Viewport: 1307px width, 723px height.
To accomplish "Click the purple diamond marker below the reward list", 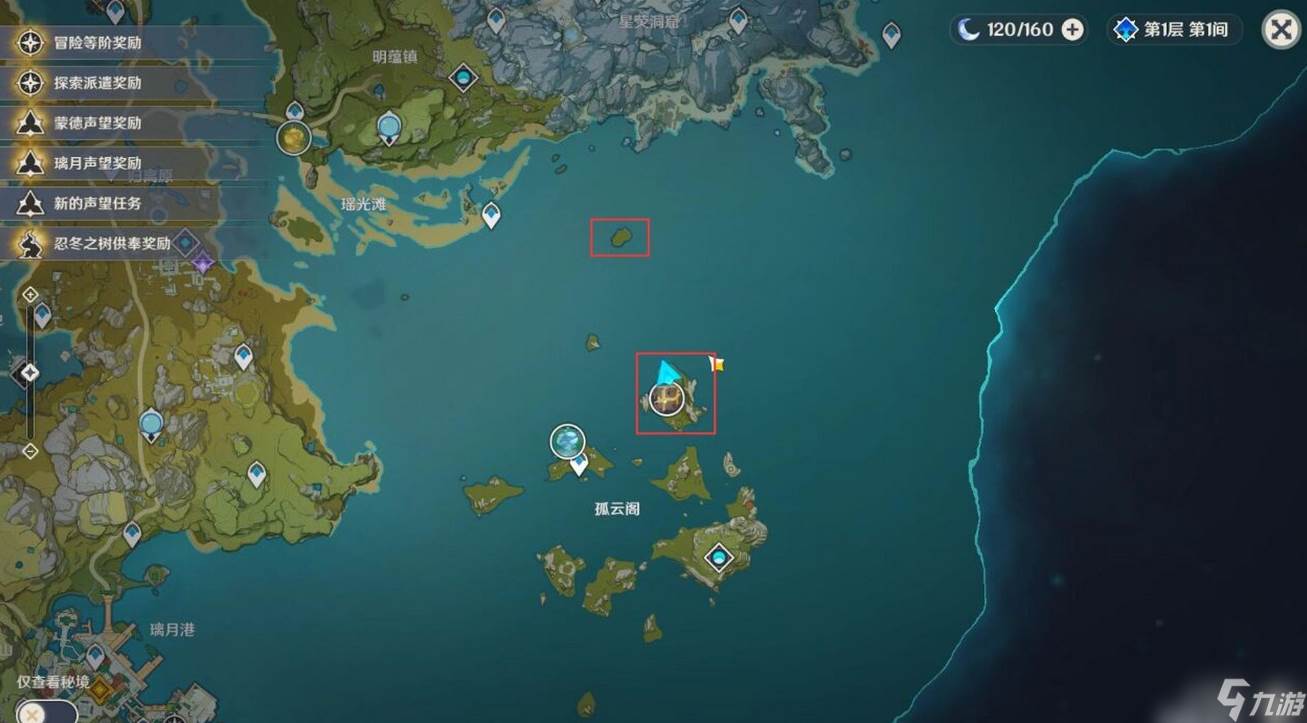I will [x=204, y=264].
